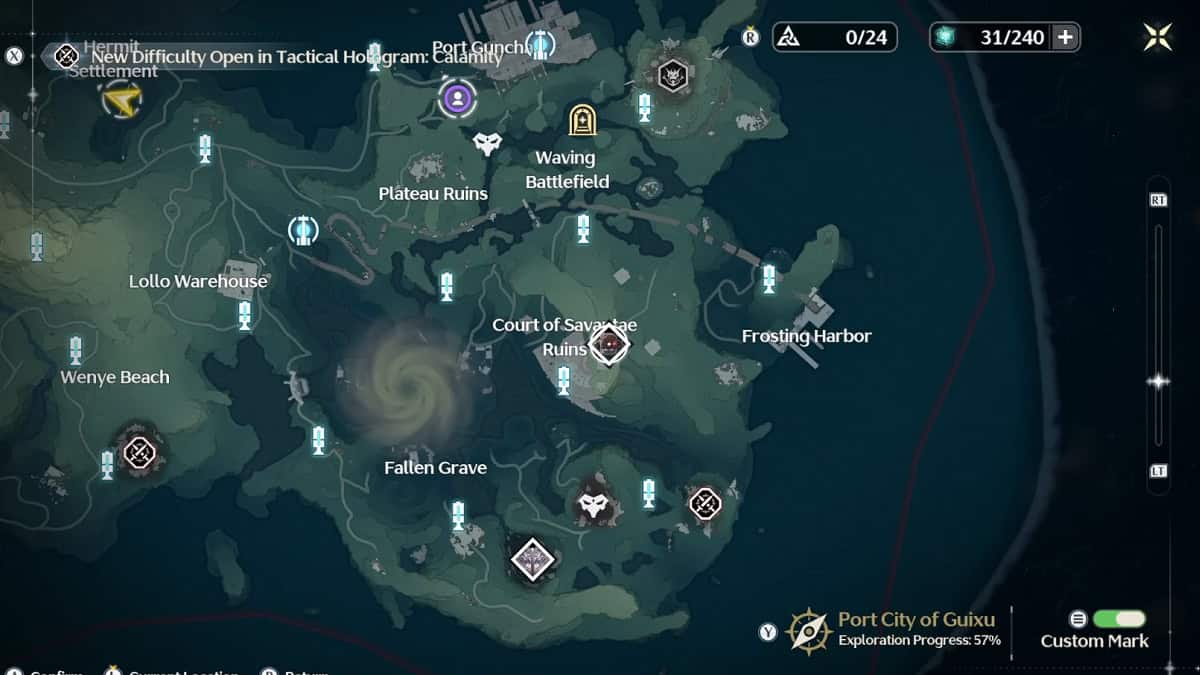The height and width of the screenshot is (675, 1200).
Task: Adjust the map zoom slider handle
Action: click(1159, 381)
